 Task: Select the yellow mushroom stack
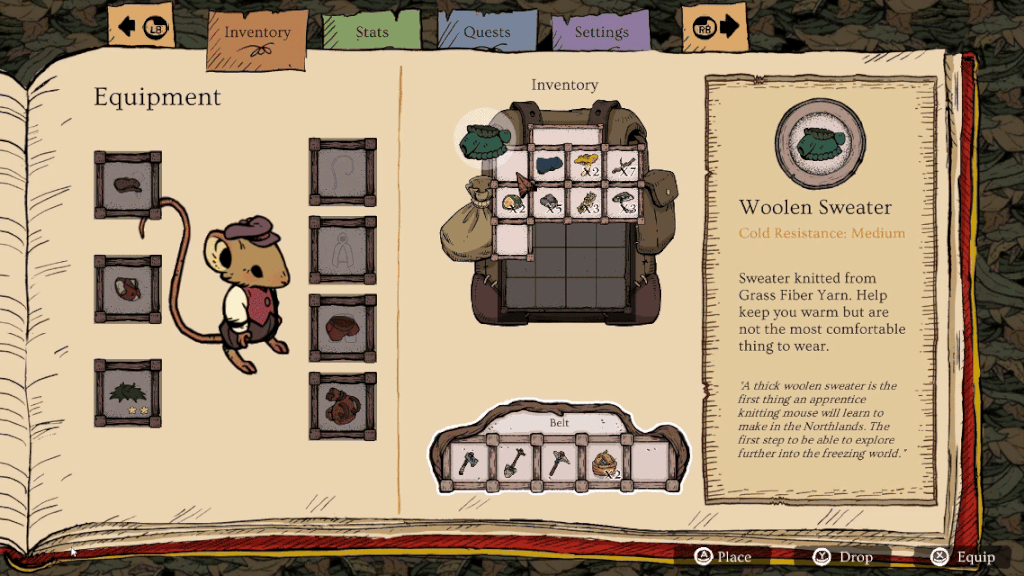(587, 165)
